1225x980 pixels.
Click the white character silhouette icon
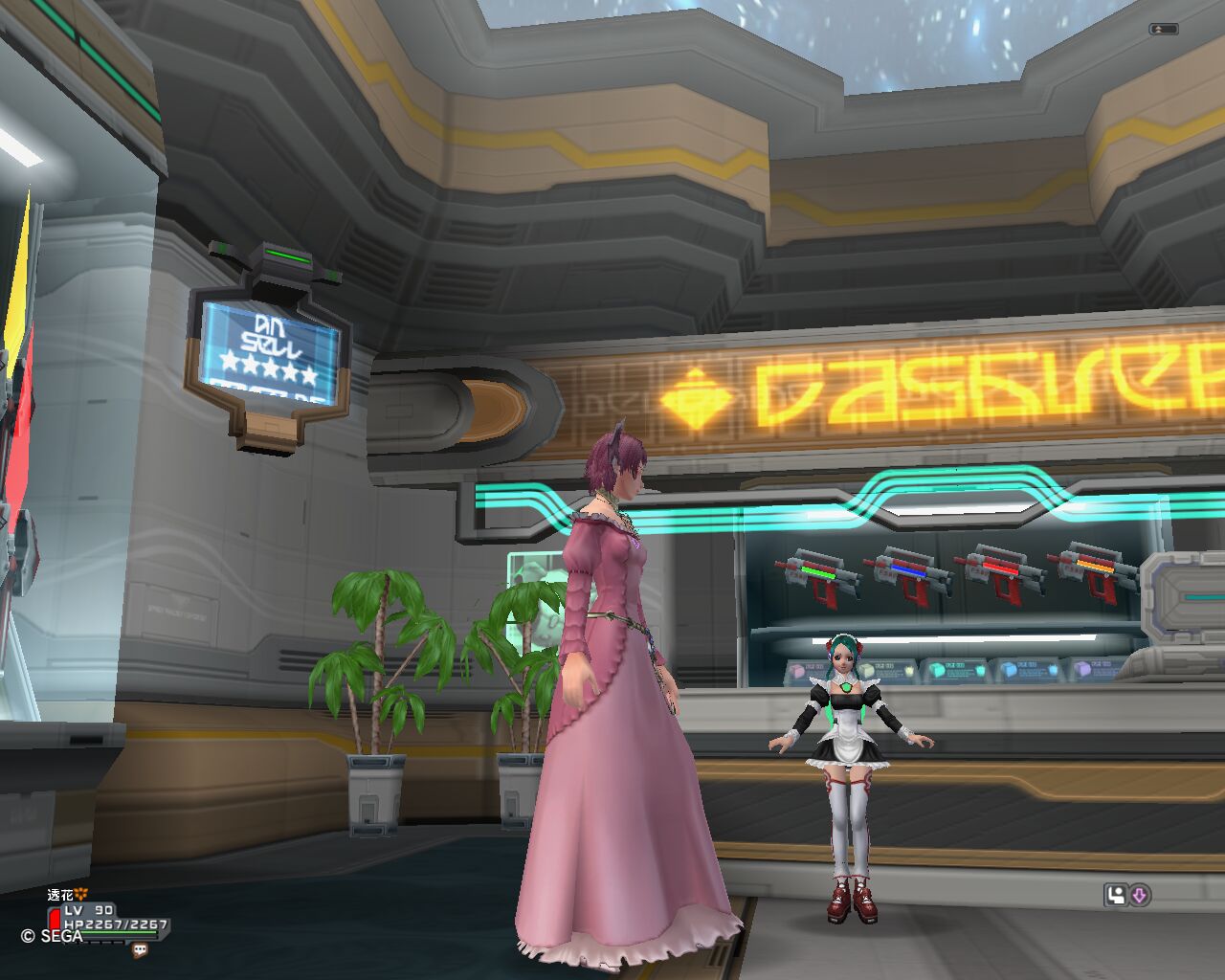point(1115,896)
